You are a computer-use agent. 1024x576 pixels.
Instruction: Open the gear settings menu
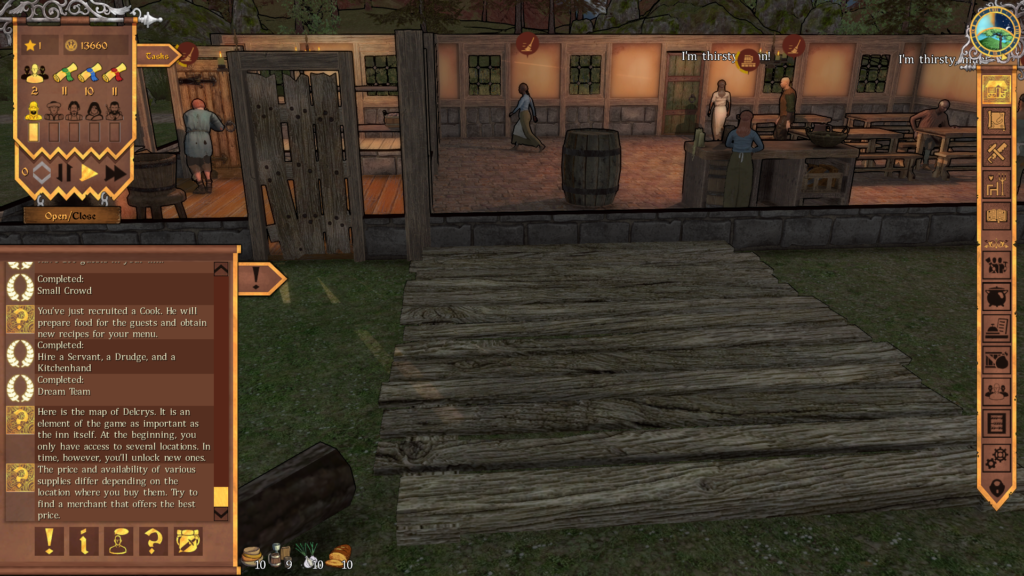[x=996, y=457]
